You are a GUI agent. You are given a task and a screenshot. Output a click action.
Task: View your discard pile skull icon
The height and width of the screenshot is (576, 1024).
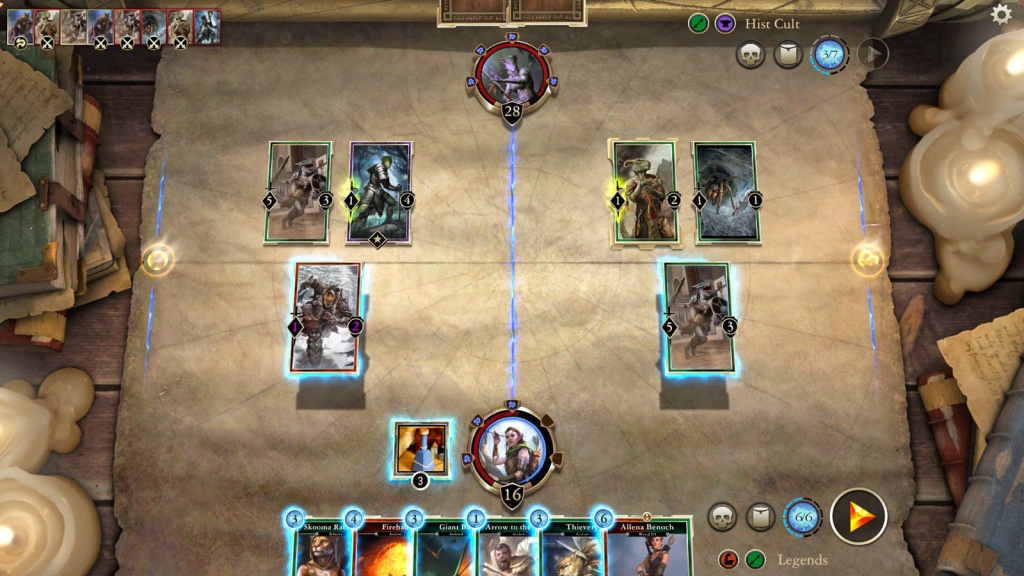723,517
